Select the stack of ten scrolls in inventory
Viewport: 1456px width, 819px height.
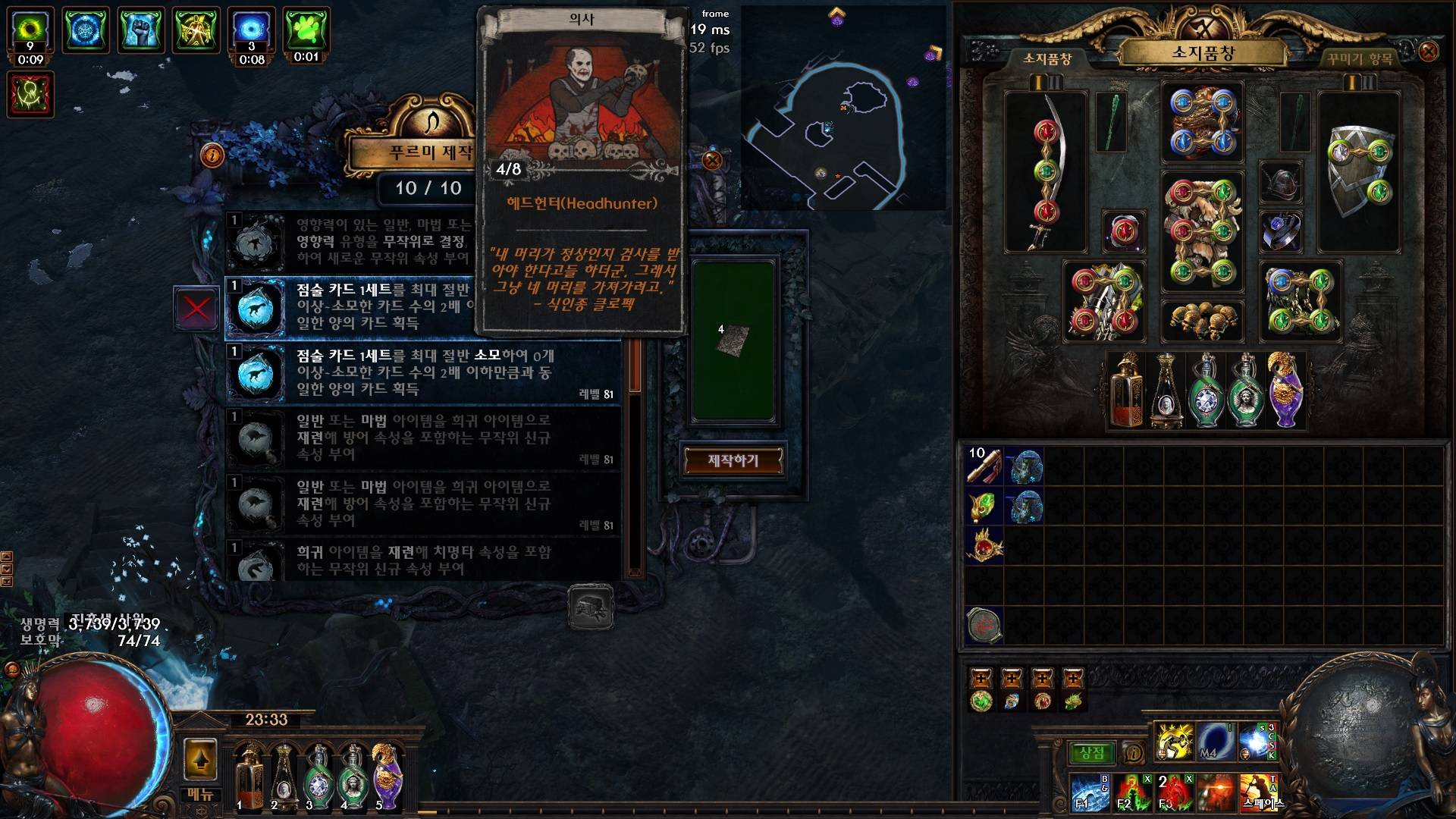[x=984, y=465]
